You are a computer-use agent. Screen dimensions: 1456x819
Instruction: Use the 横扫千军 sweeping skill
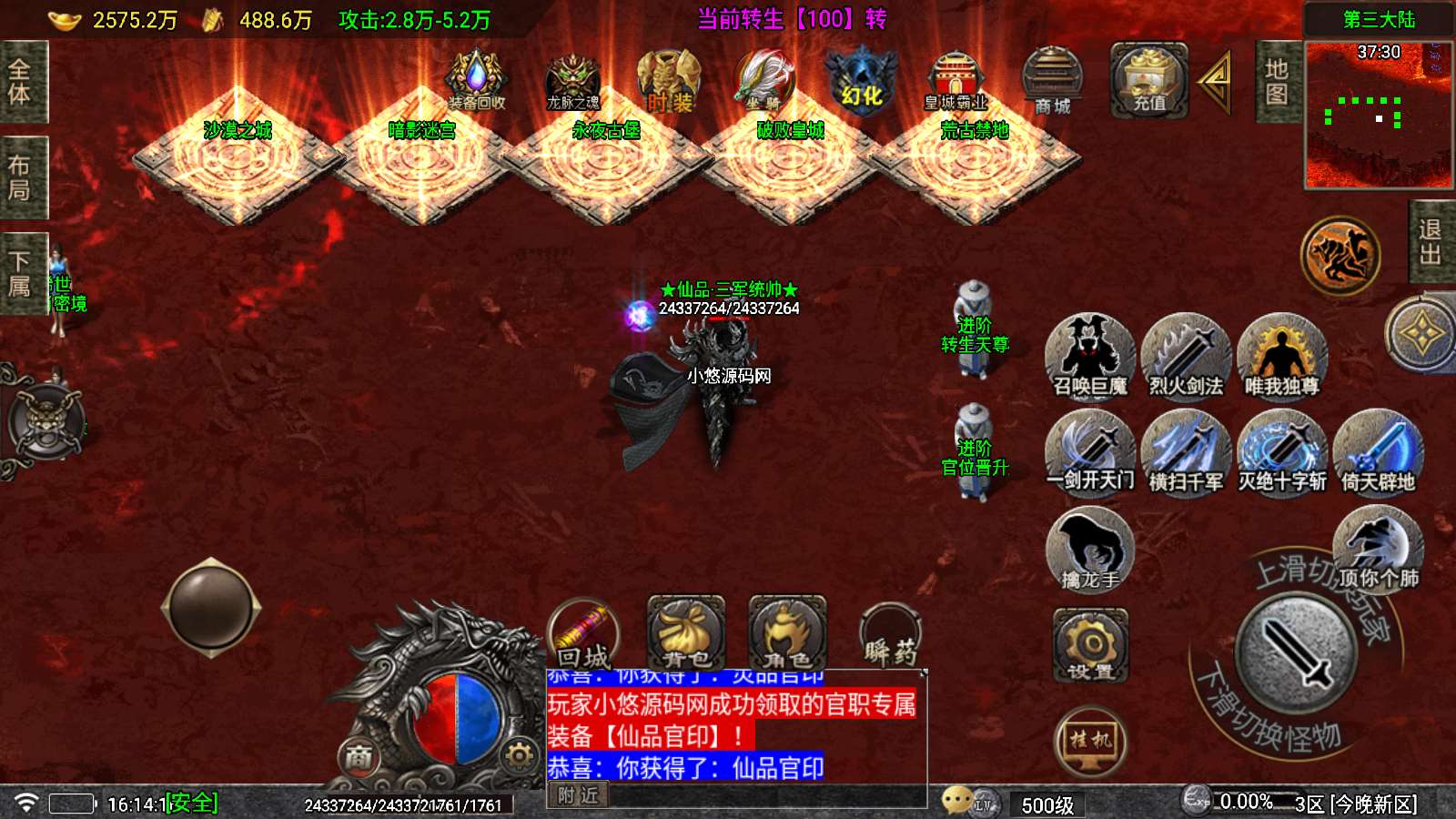click(1185, 452)
